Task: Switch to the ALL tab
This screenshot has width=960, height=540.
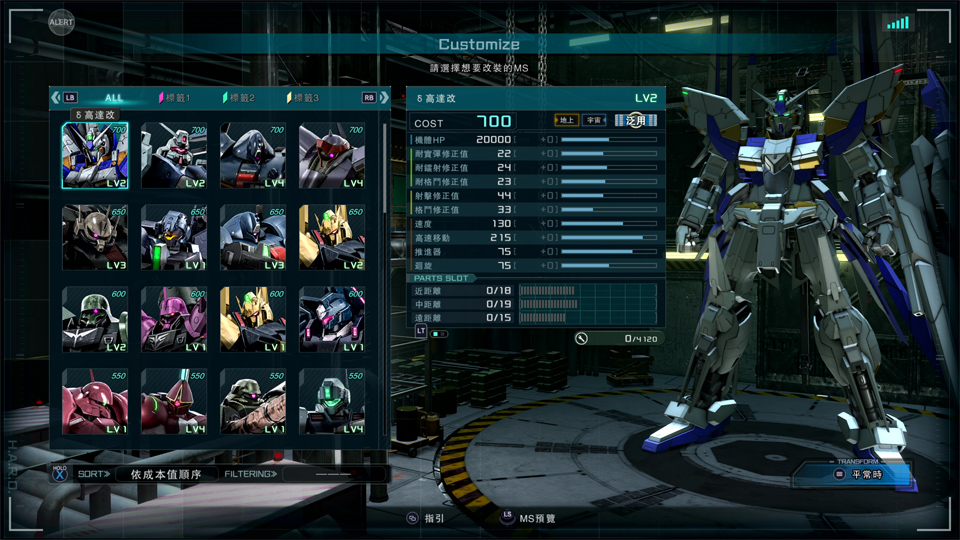Action: 114,98
